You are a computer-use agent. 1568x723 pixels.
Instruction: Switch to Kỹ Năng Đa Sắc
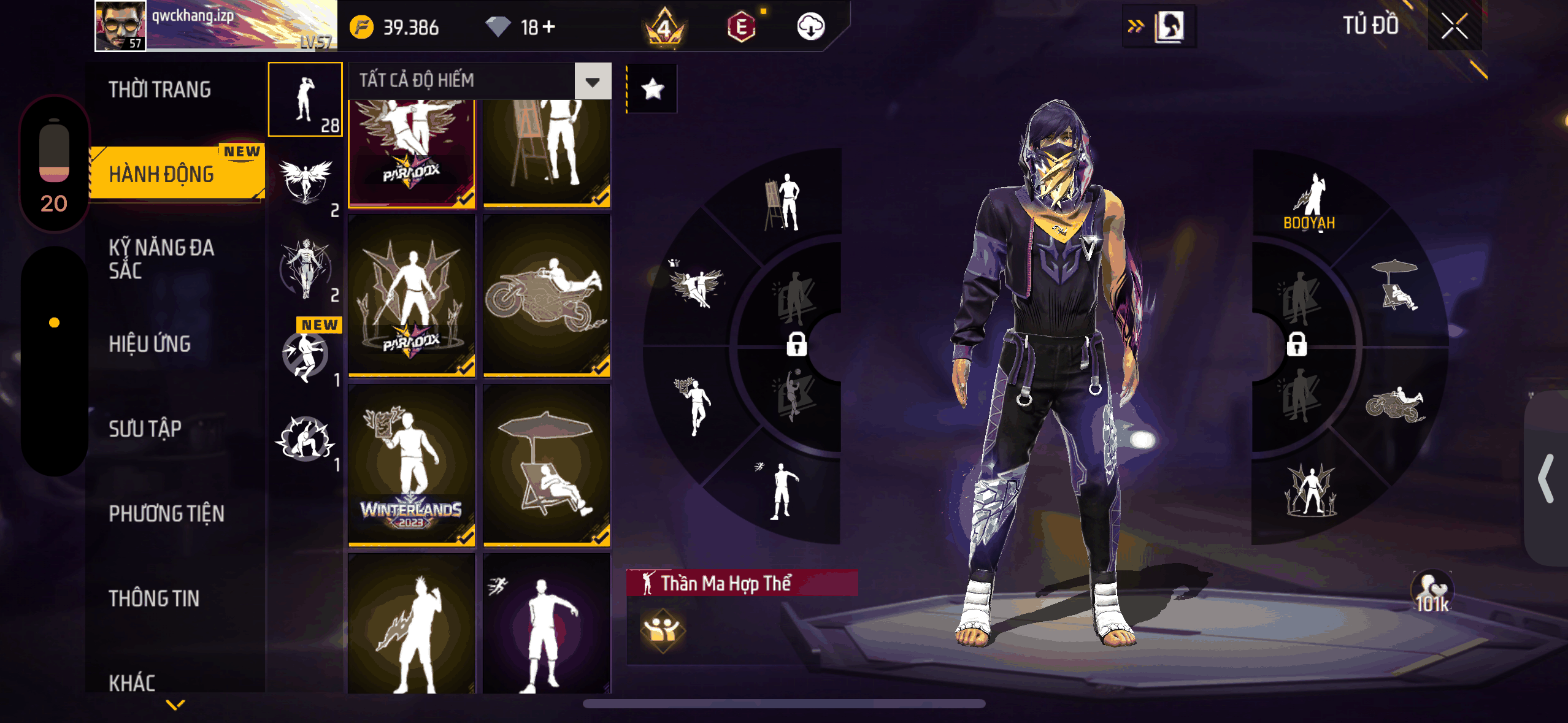click(x=161, y=259)
